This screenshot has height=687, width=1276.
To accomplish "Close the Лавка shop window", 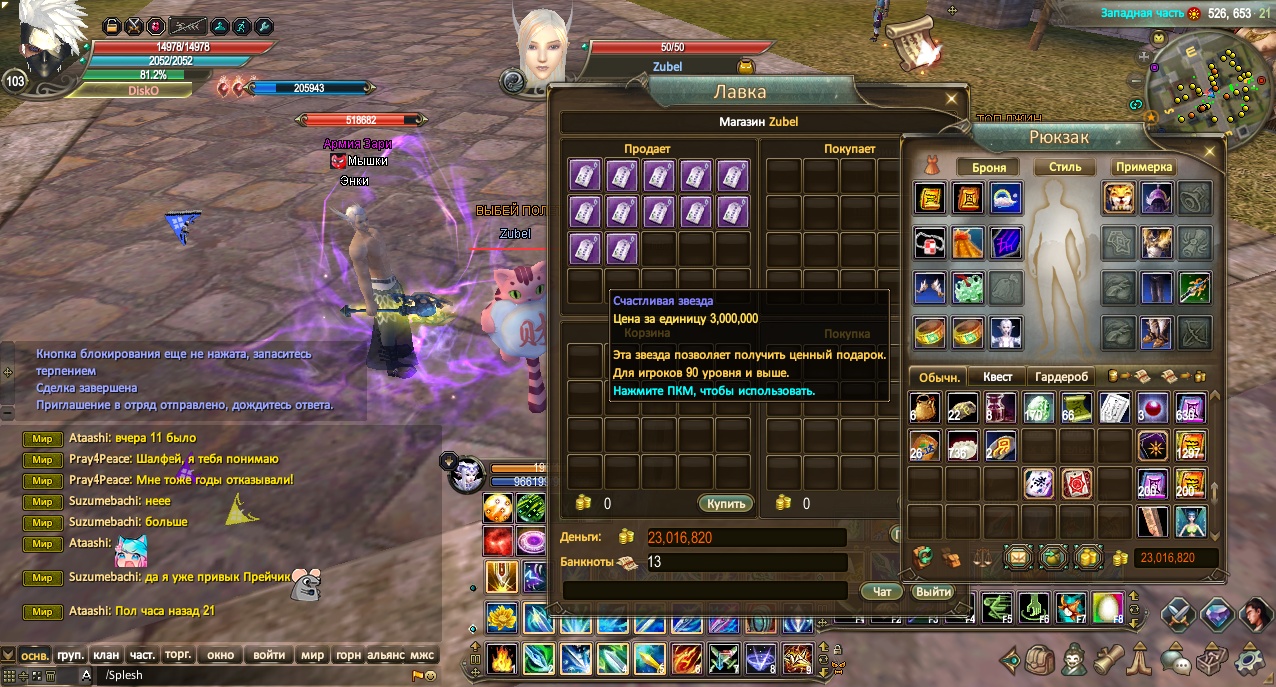I will click(x=952, y=99).
